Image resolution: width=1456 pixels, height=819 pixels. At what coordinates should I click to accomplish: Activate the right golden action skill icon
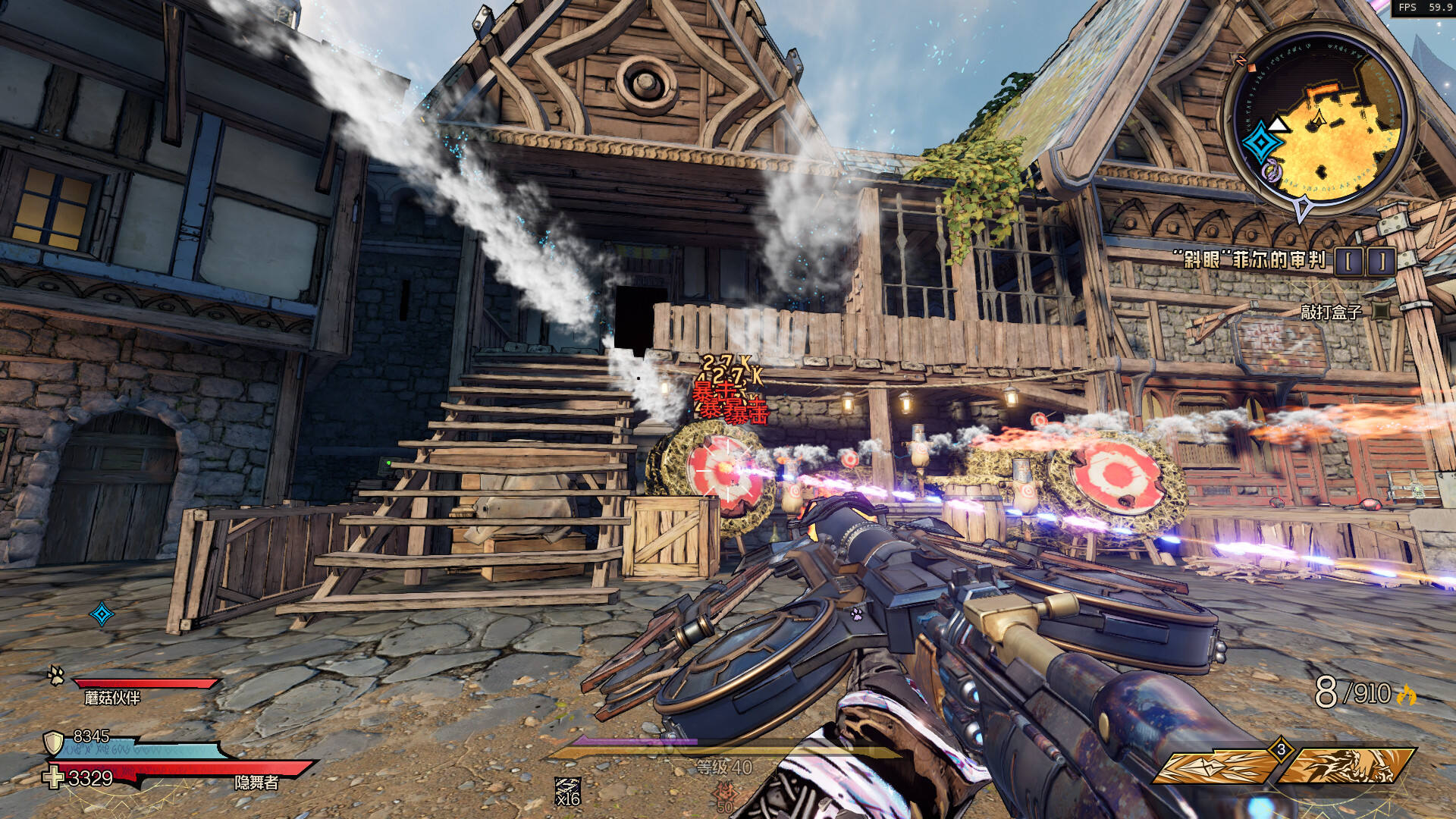(x=1346, y=767)
